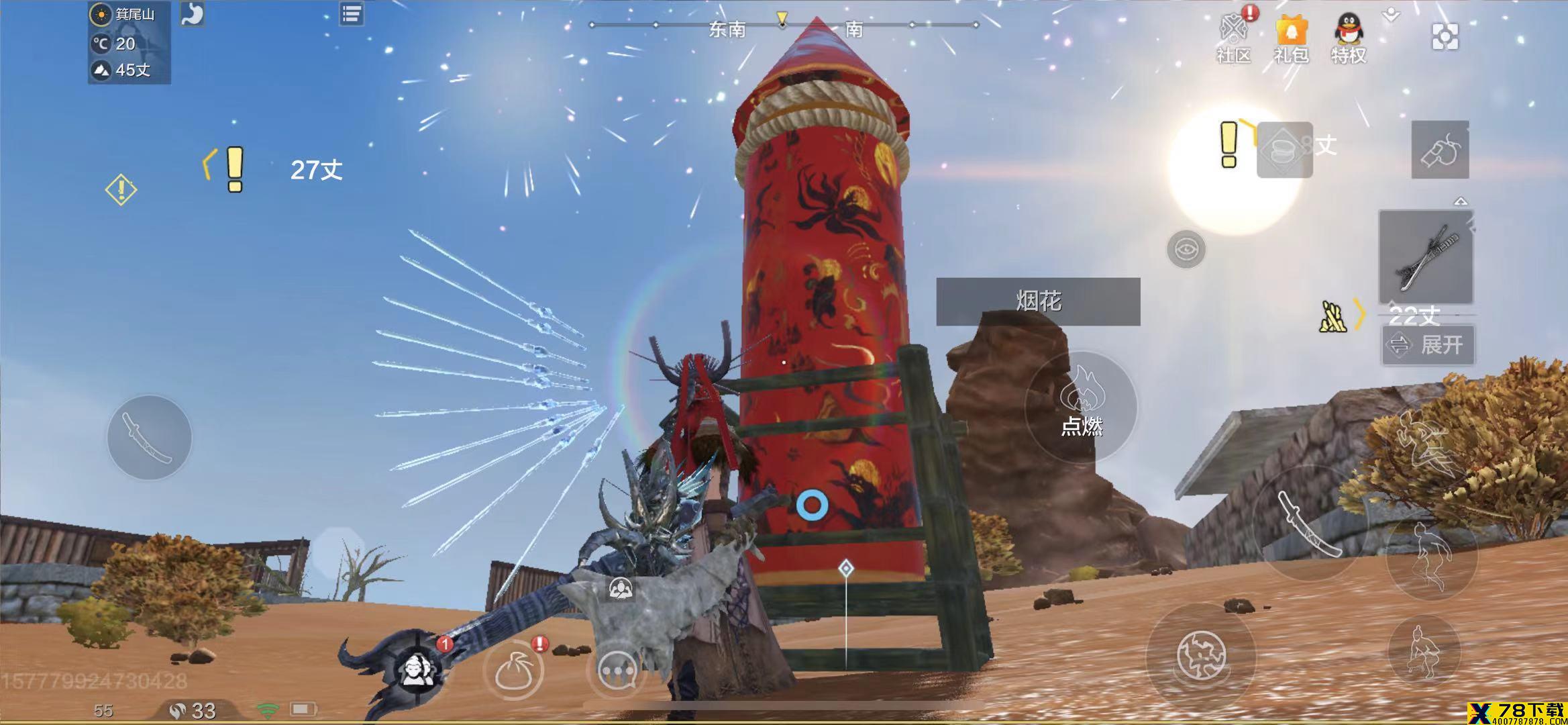Open the list menu icon
Viewport: 1568px width, 725px height.
point(352,14)
